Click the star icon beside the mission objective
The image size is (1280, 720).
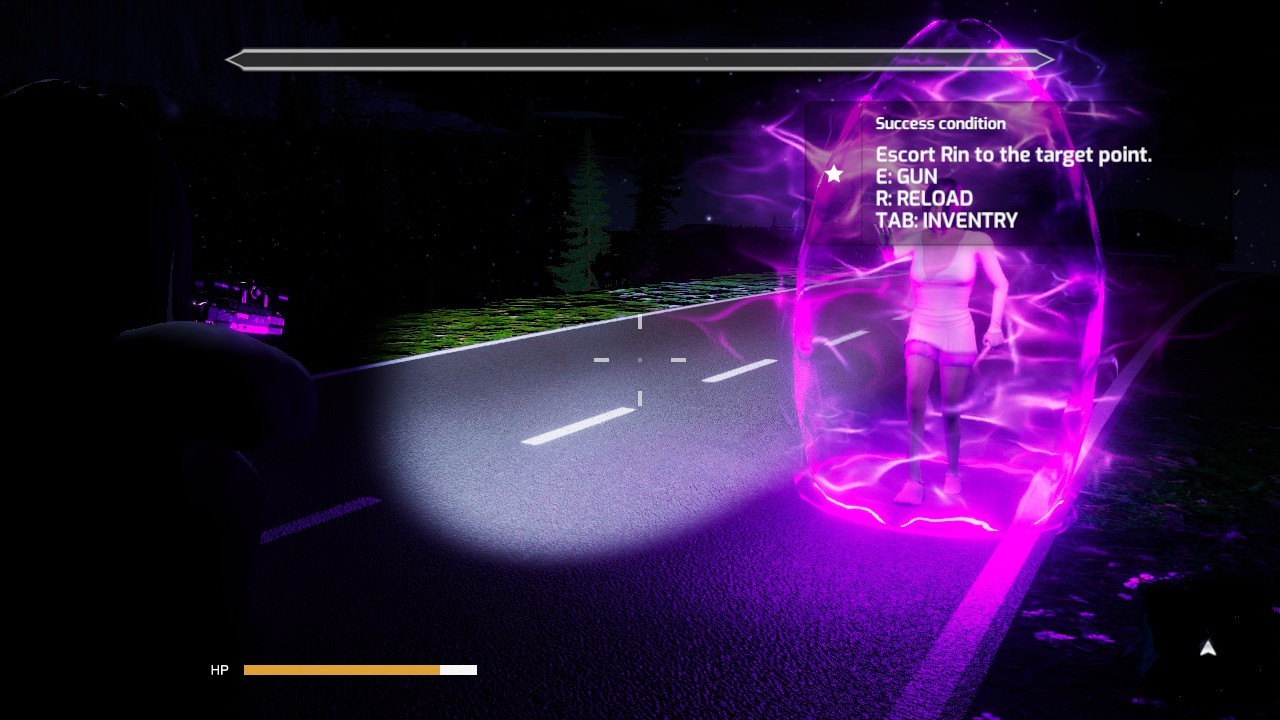pos(833,174)
